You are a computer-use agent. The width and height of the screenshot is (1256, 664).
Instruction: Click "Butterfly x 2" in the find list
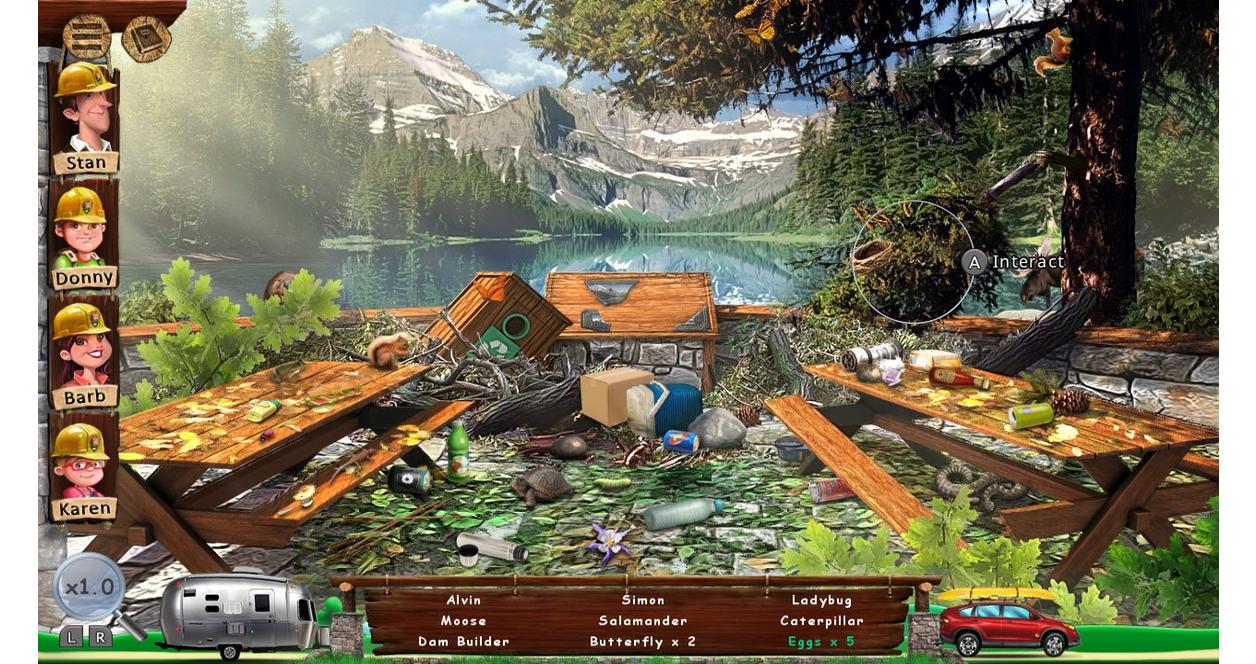tap(643, 642)
